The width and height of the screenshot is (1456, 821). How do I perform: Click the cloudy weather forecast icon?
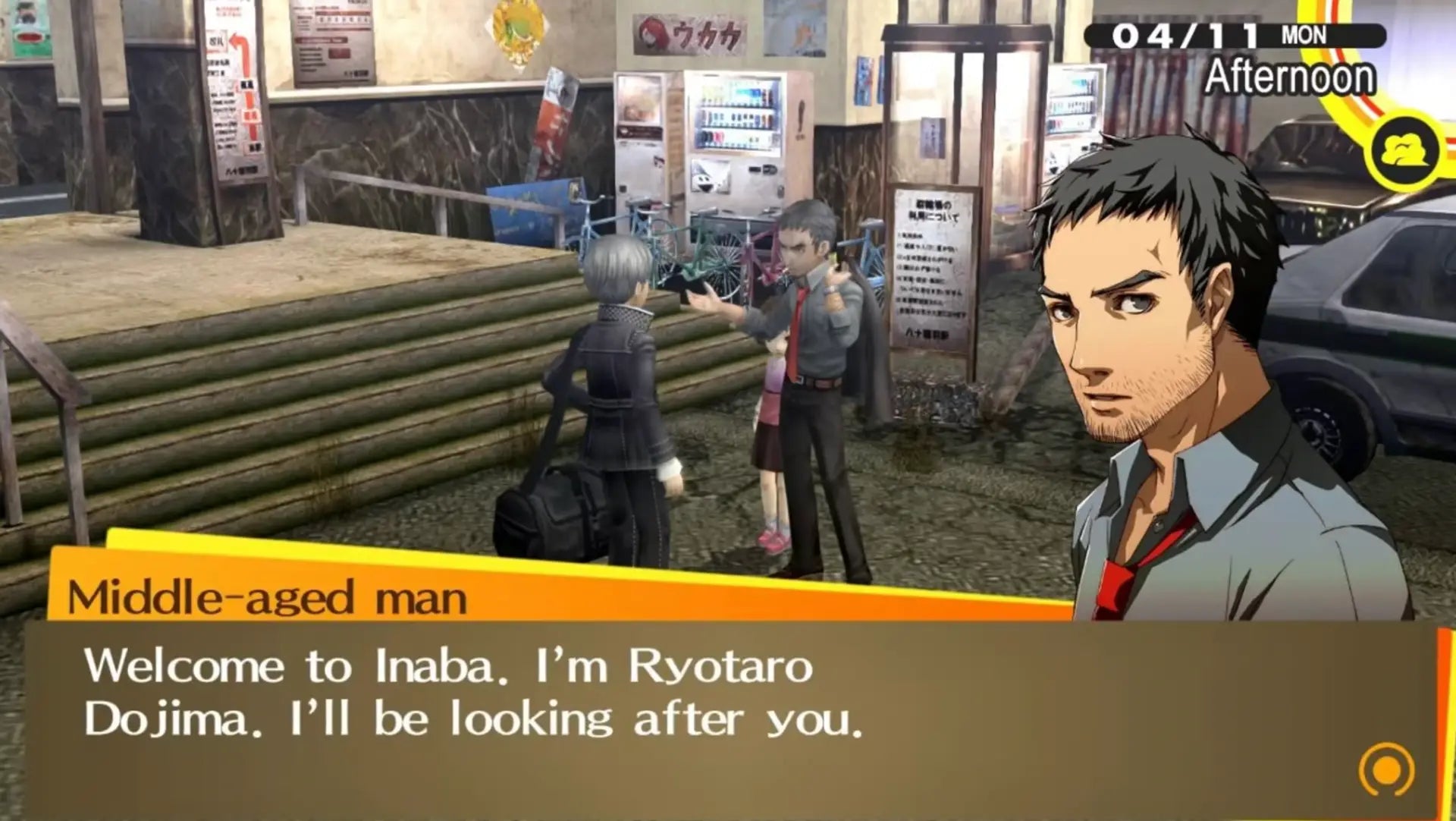(x=1407, y=149)
